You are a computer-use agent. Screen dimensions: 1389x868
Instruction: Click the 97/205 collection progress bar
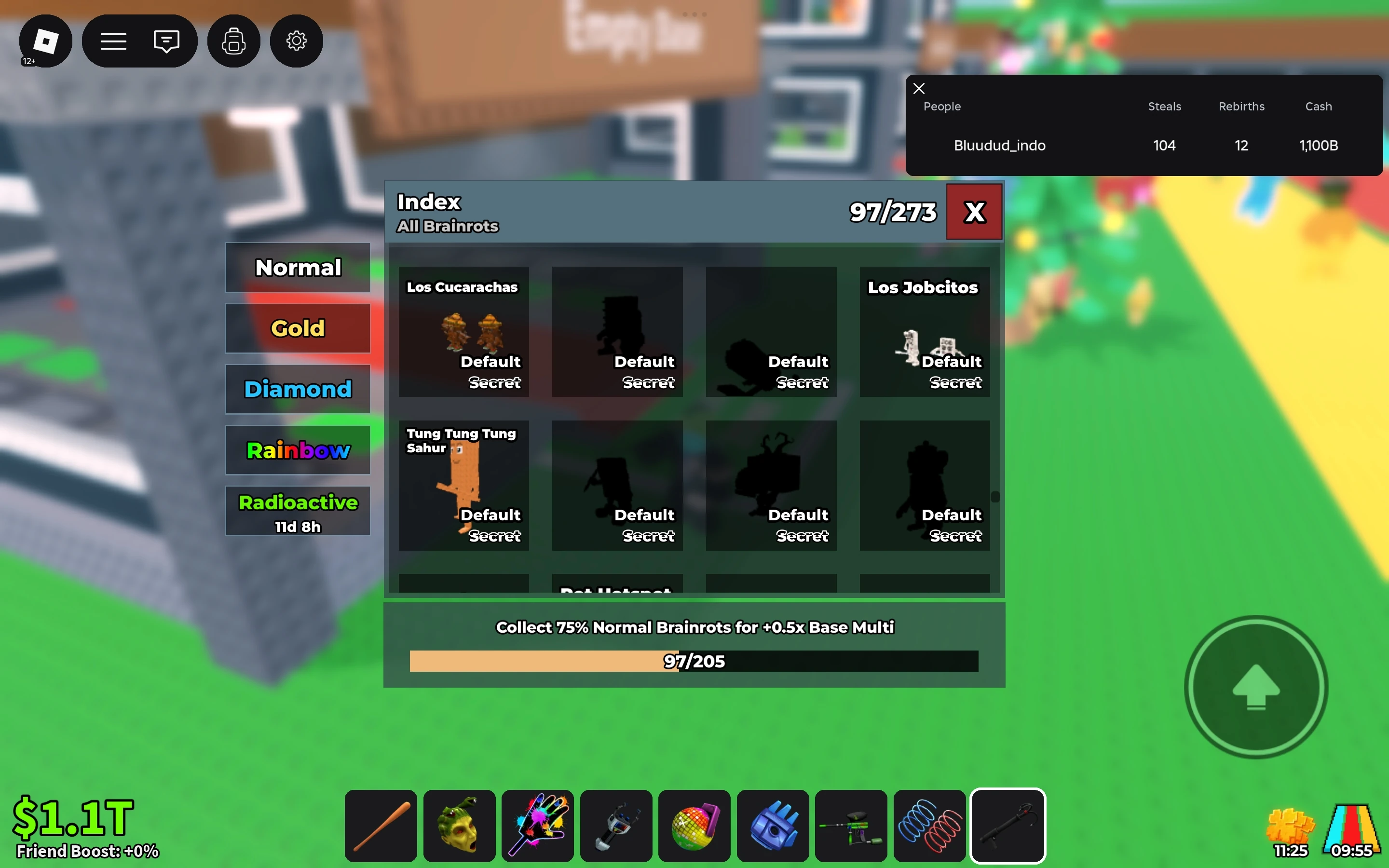pyautogui.click(x=694, y=661)
